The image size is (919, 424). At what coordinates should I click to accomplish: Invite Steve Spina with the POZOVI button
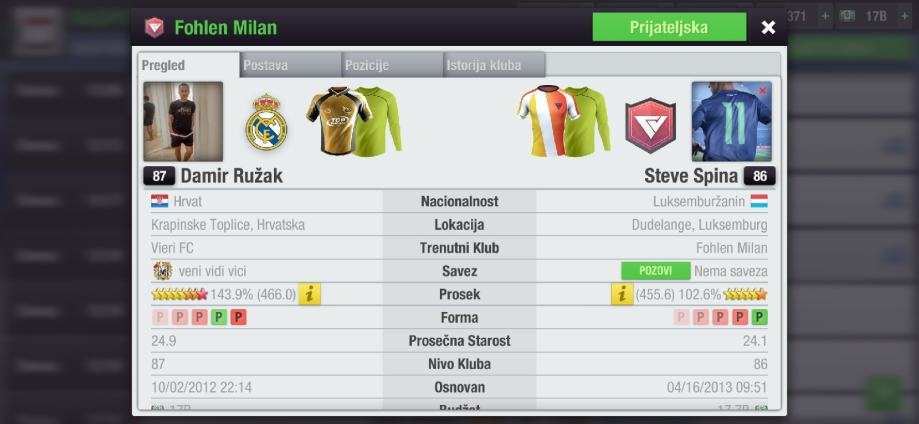click(x=655, y=271)
